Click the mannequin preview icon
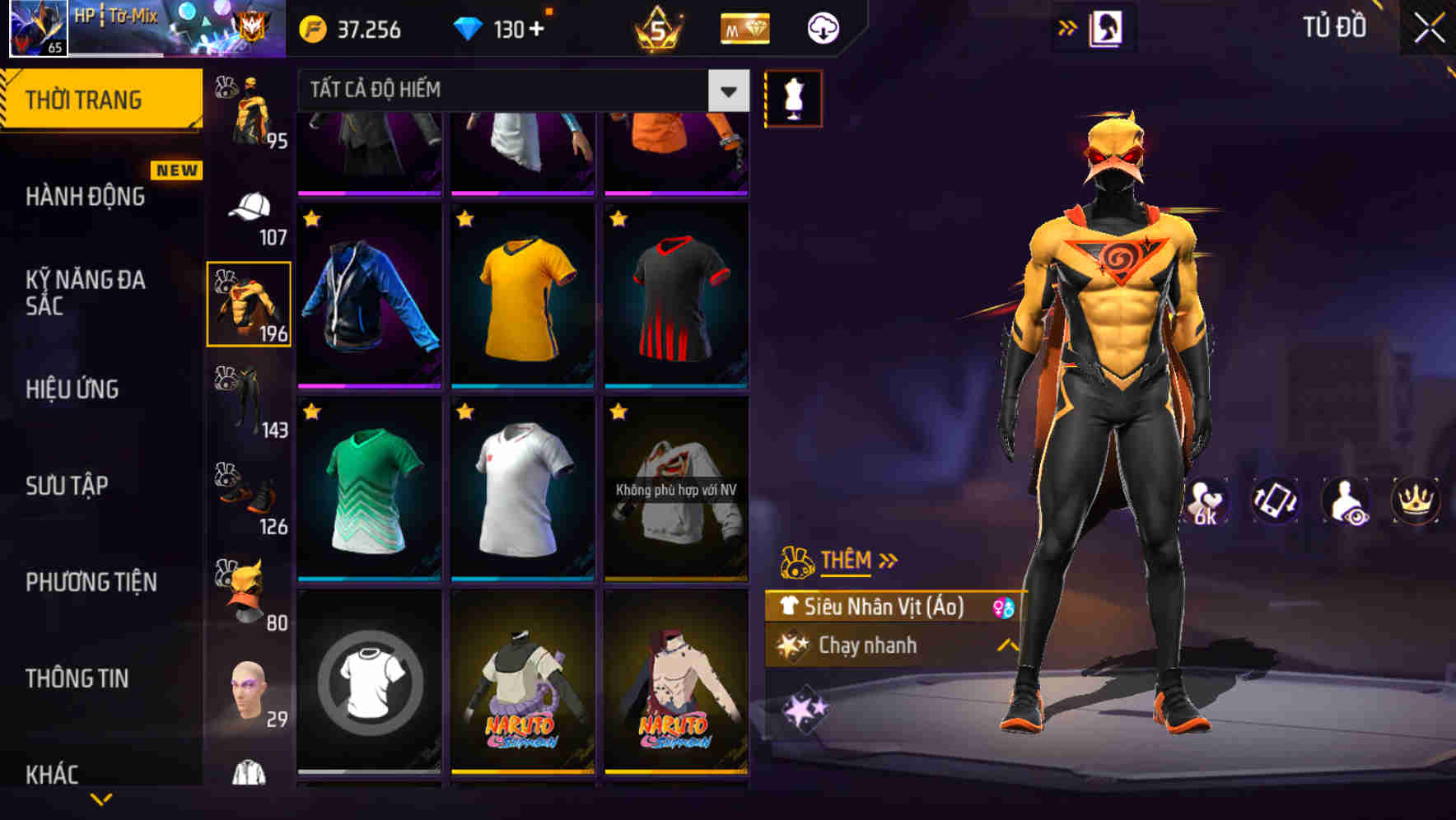 click(x=793, y=97)
